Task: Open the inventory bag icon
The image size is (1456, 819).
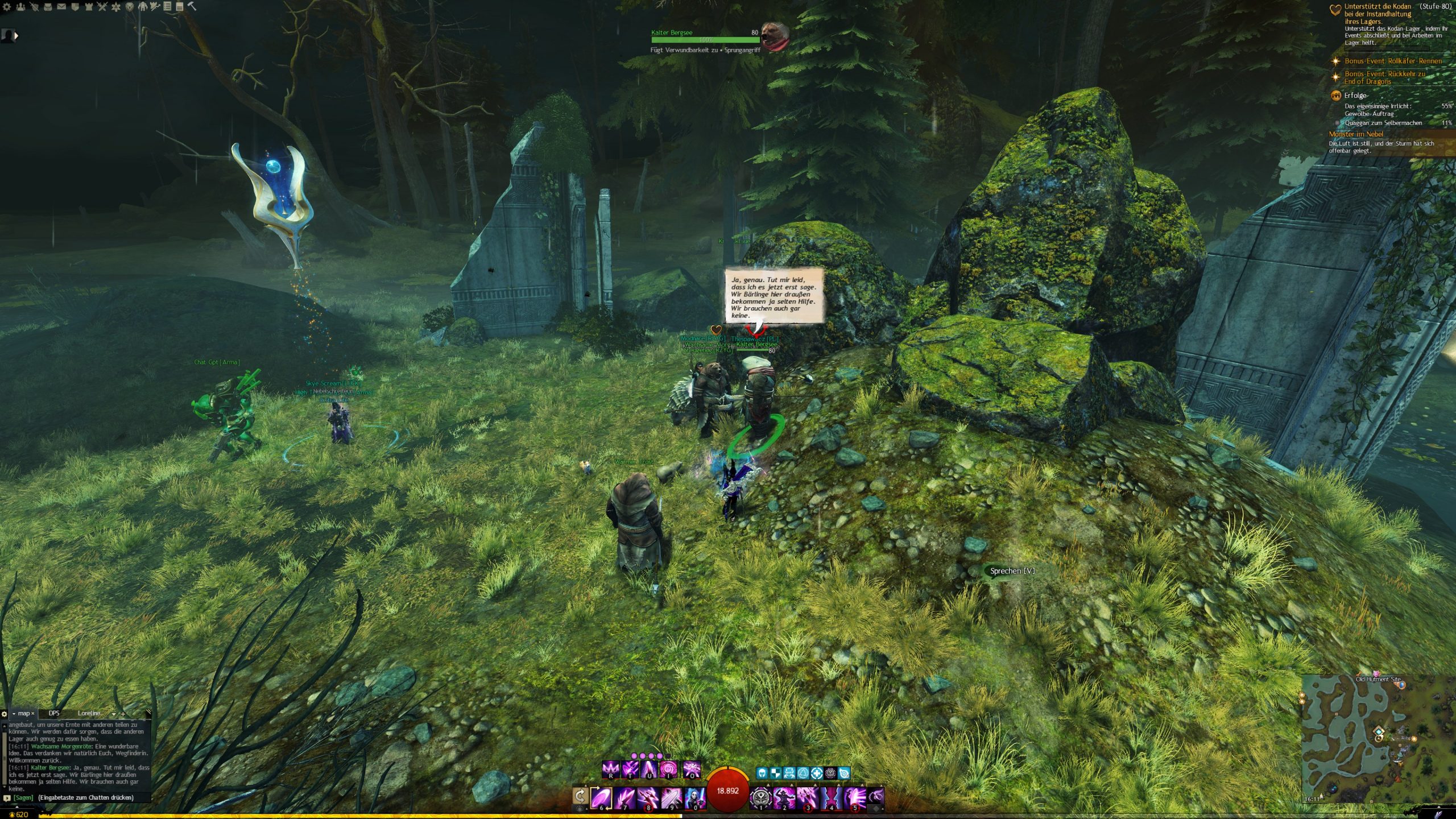Action: click(x=48, y=7)
